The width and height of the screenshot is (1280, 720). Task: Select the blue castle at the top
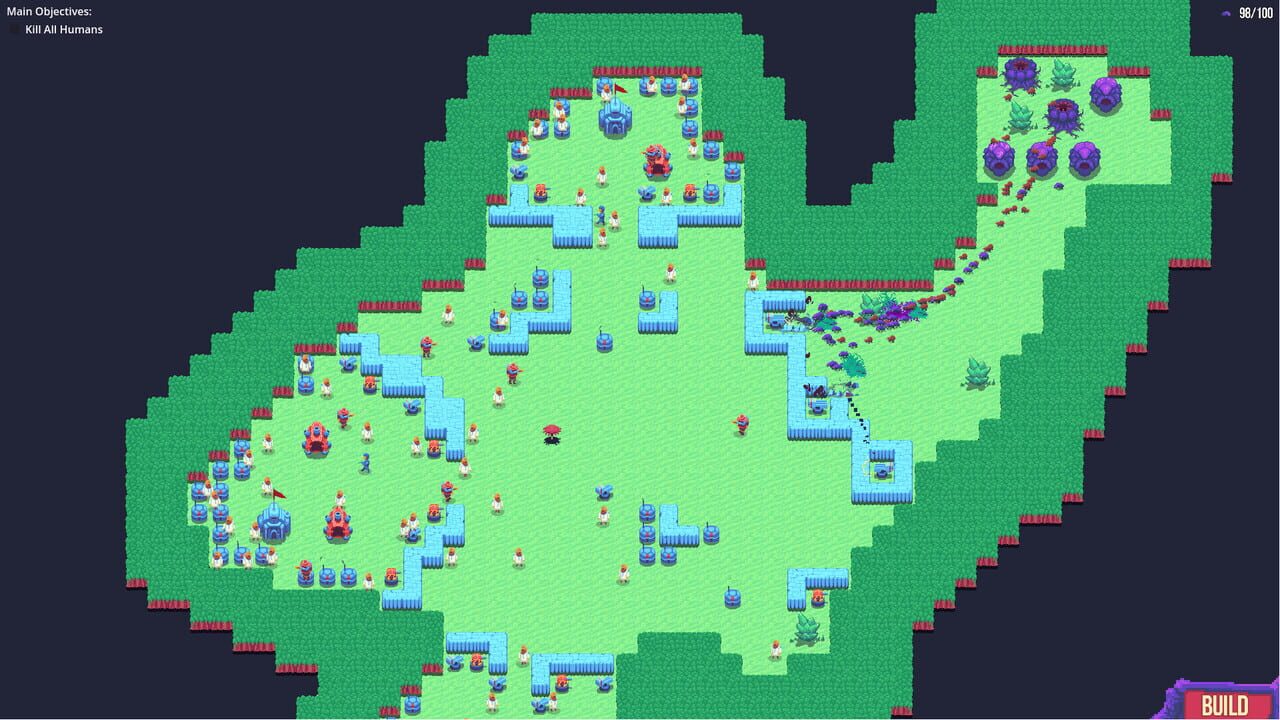click(x=615, y=120)
